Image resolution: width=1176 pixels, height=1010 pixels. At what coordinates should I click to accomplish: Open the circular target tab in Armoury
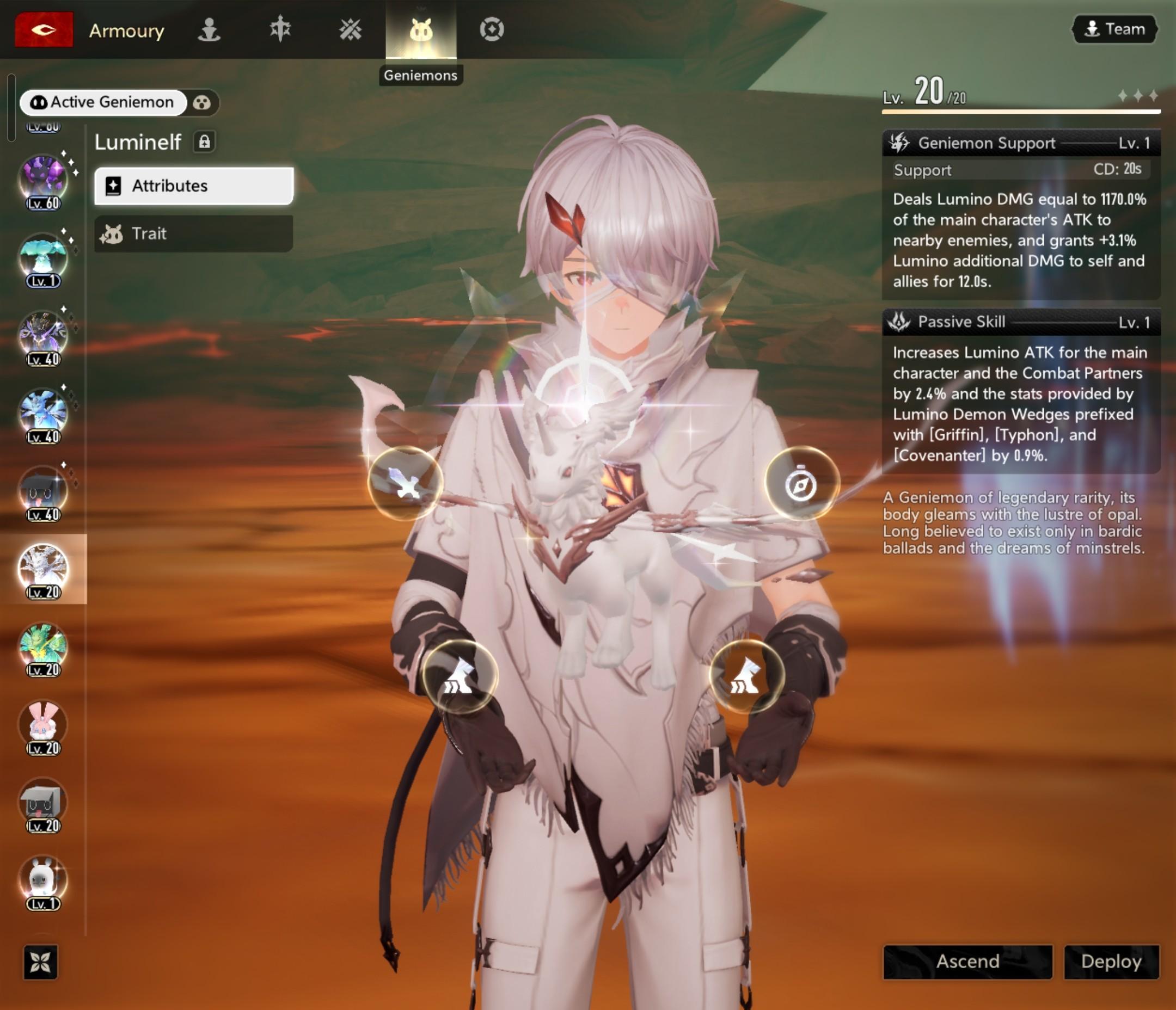pyautogui.click(x=492, y=29)
